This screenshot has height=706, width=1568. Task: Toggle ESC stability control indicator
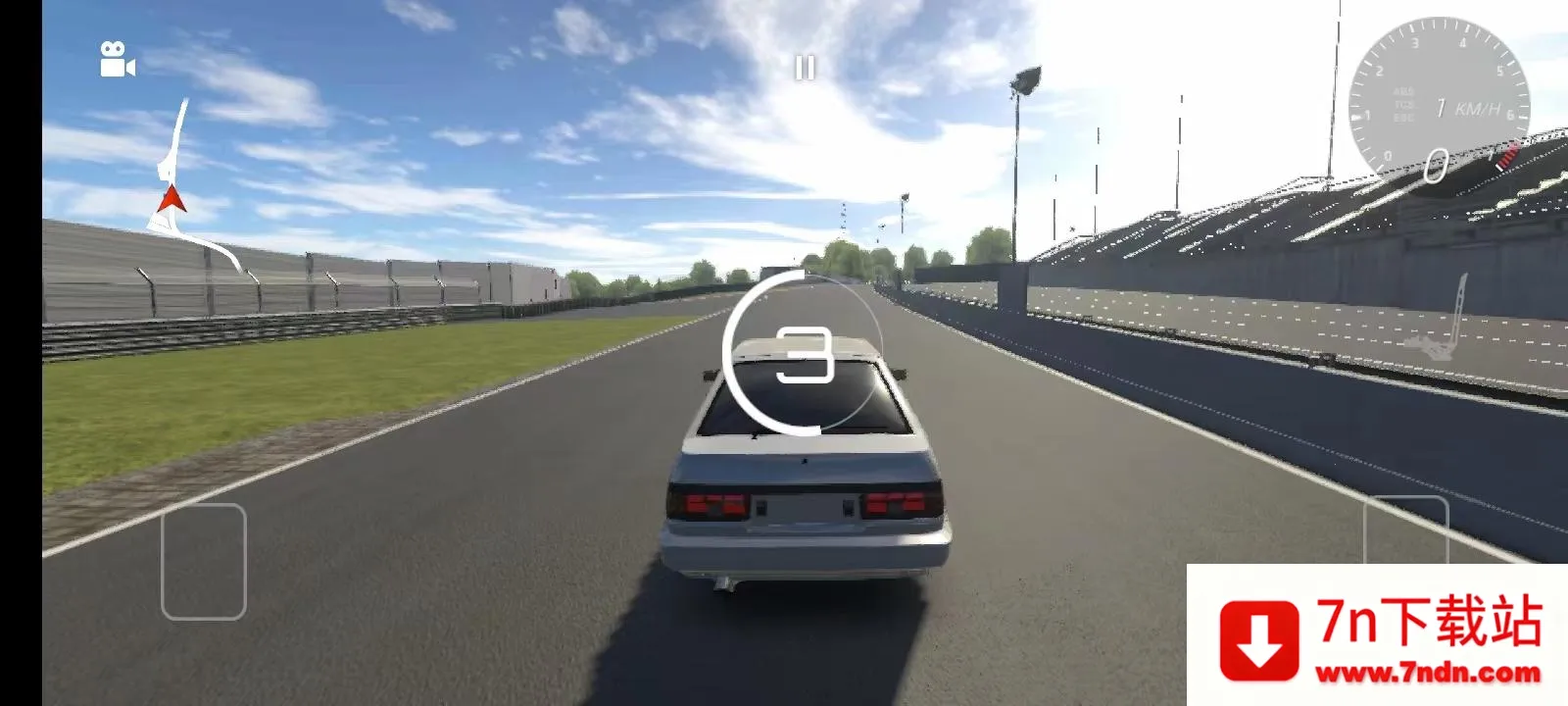coord(1405,117)
